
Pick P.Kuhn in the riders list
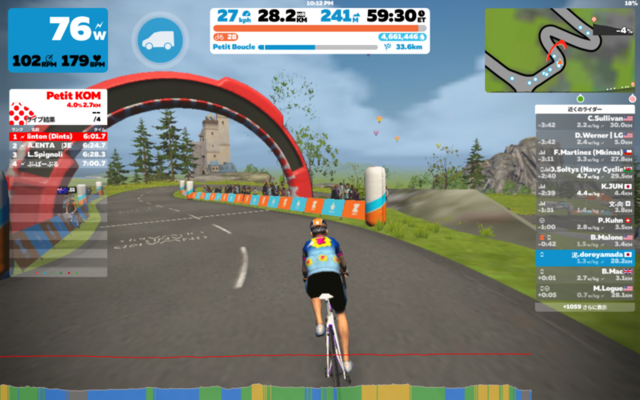pos(586,222)
